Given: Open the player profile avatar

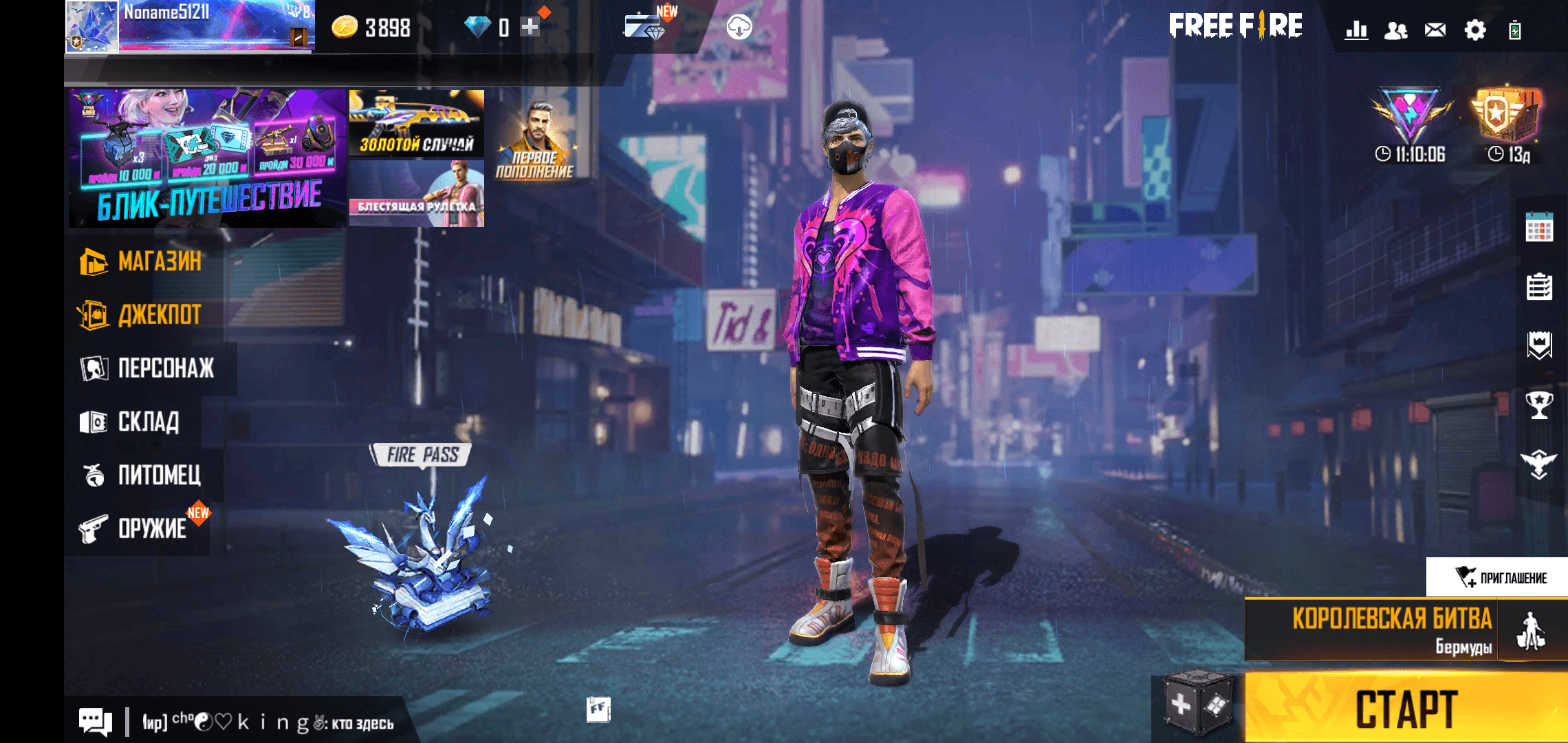Looking at the screenshot, I should click(91, 26).
